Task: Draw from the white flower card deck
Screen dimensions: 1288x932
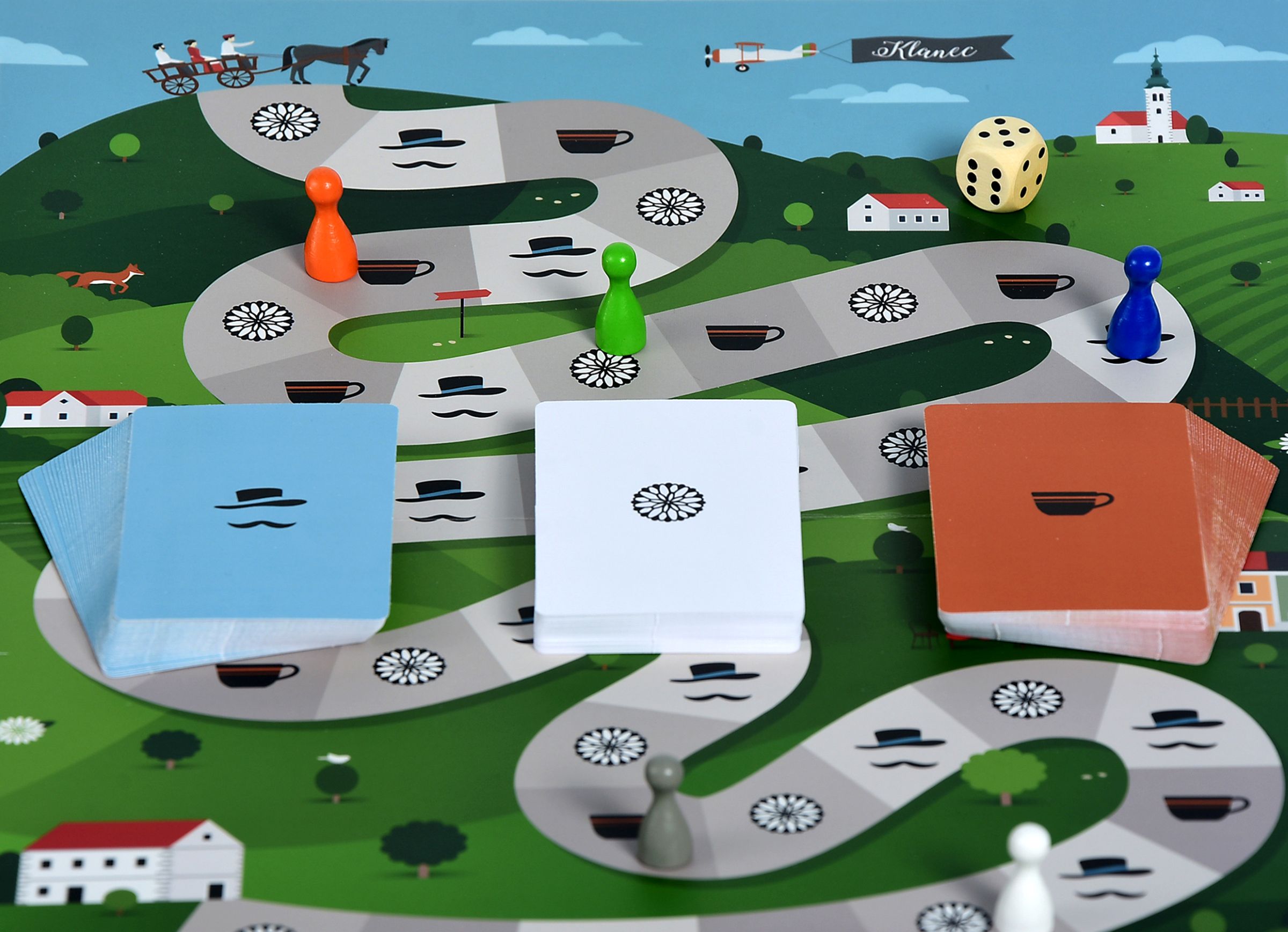Action: (667, 511)
